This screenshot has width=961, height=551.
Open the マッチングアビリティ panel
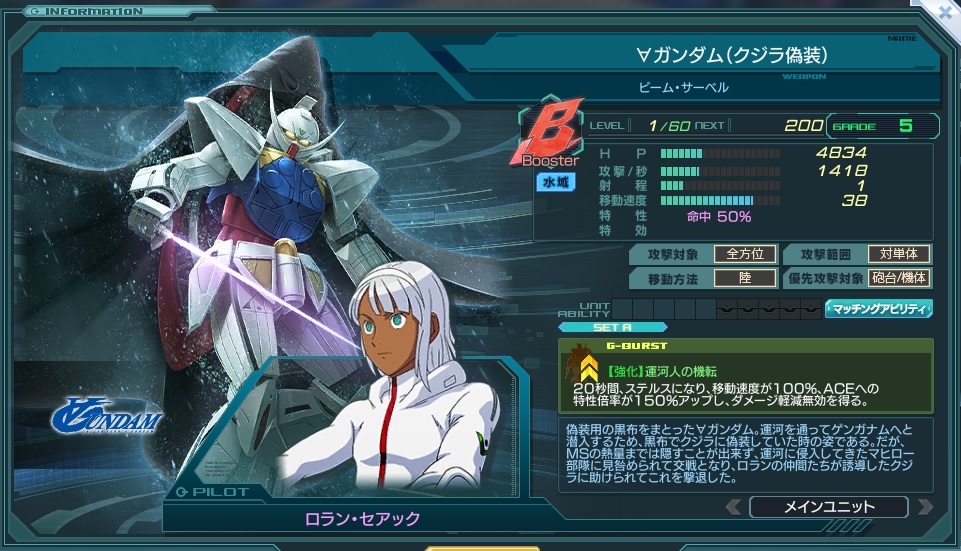878,309
